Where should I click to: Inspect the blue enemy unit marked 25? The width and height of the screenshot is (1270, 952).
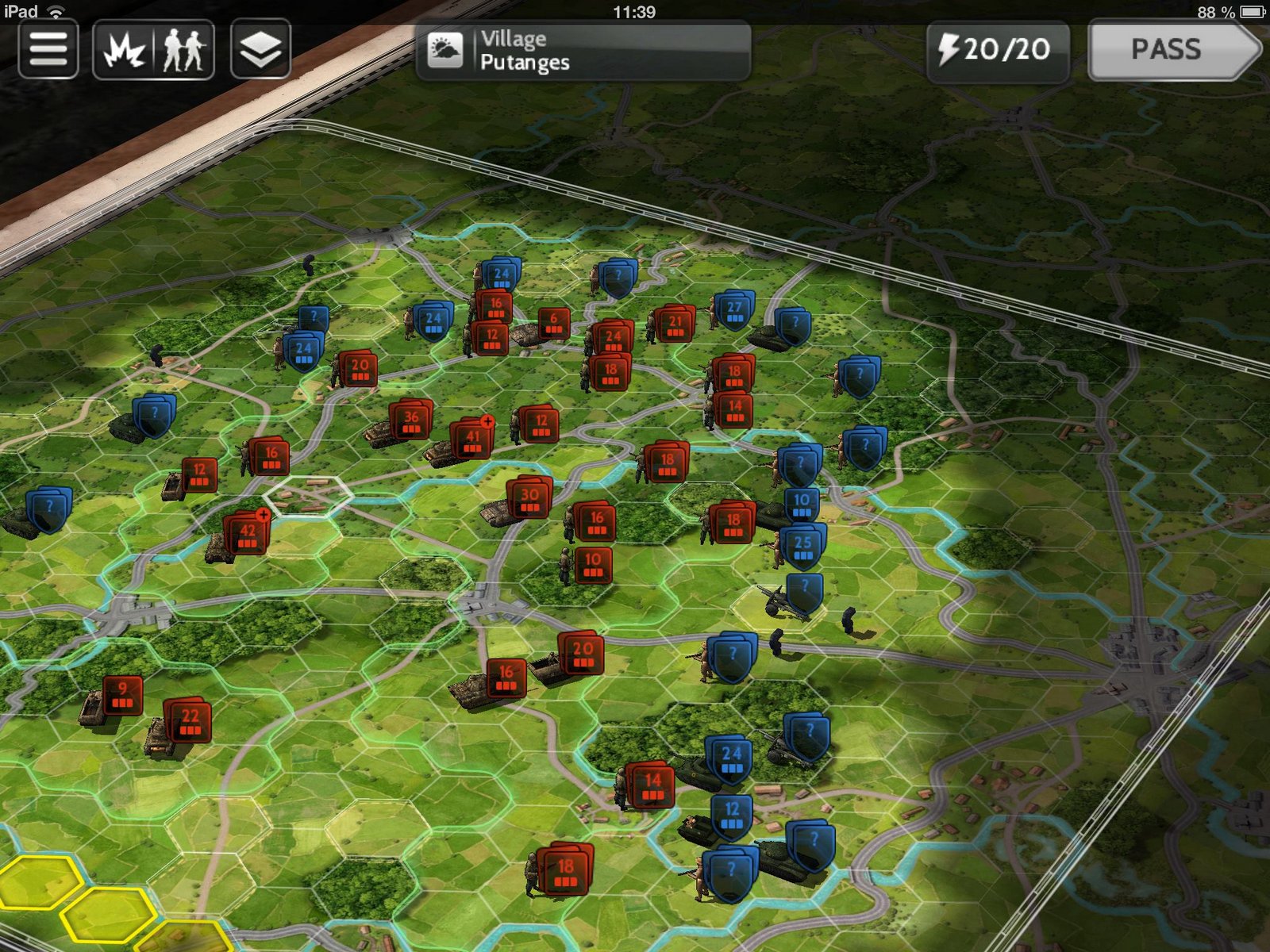802,546
